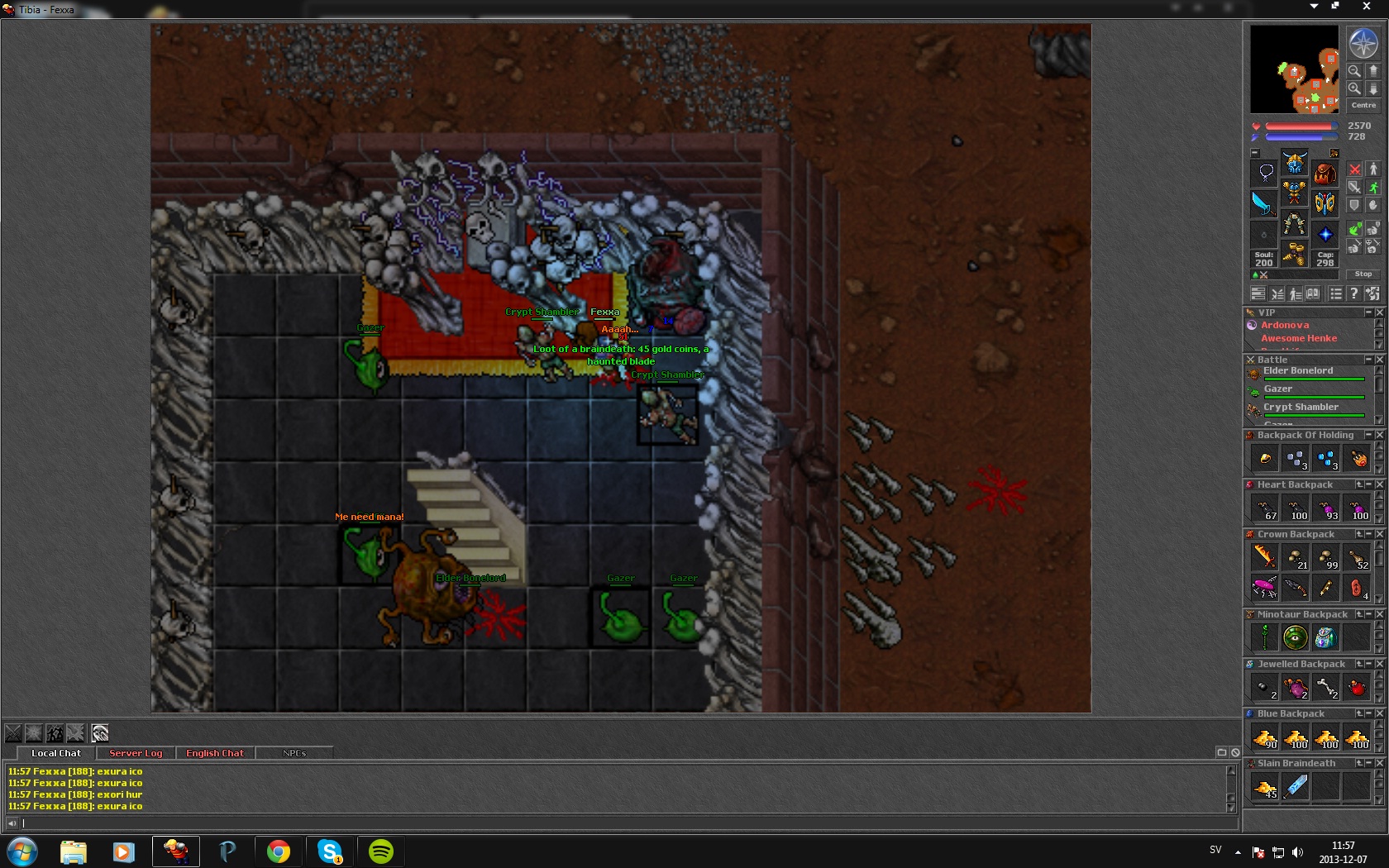Open the help question mark button
Viewport: 1389px width, 868px height.
1353,293
